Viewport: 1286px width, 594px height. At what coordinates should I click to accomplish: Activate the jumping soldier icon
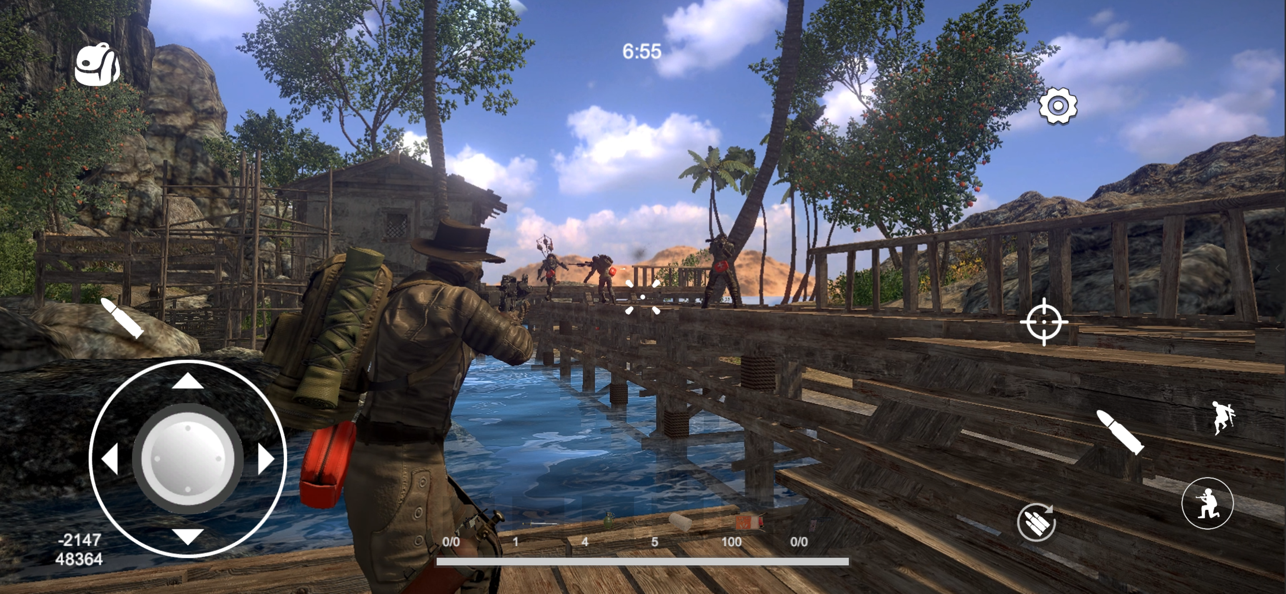1223,418
